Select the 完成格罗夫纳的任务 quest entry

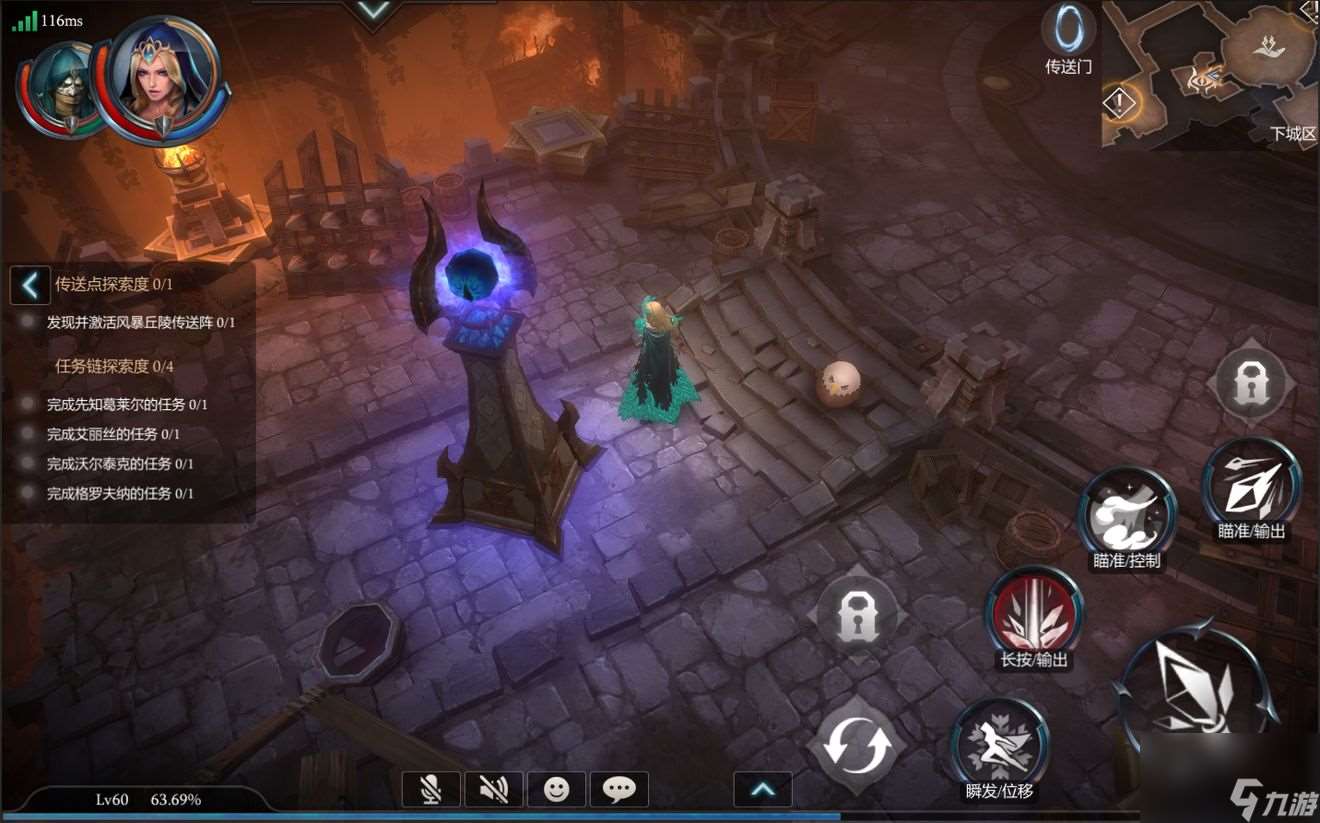click(x=120, y=493)
